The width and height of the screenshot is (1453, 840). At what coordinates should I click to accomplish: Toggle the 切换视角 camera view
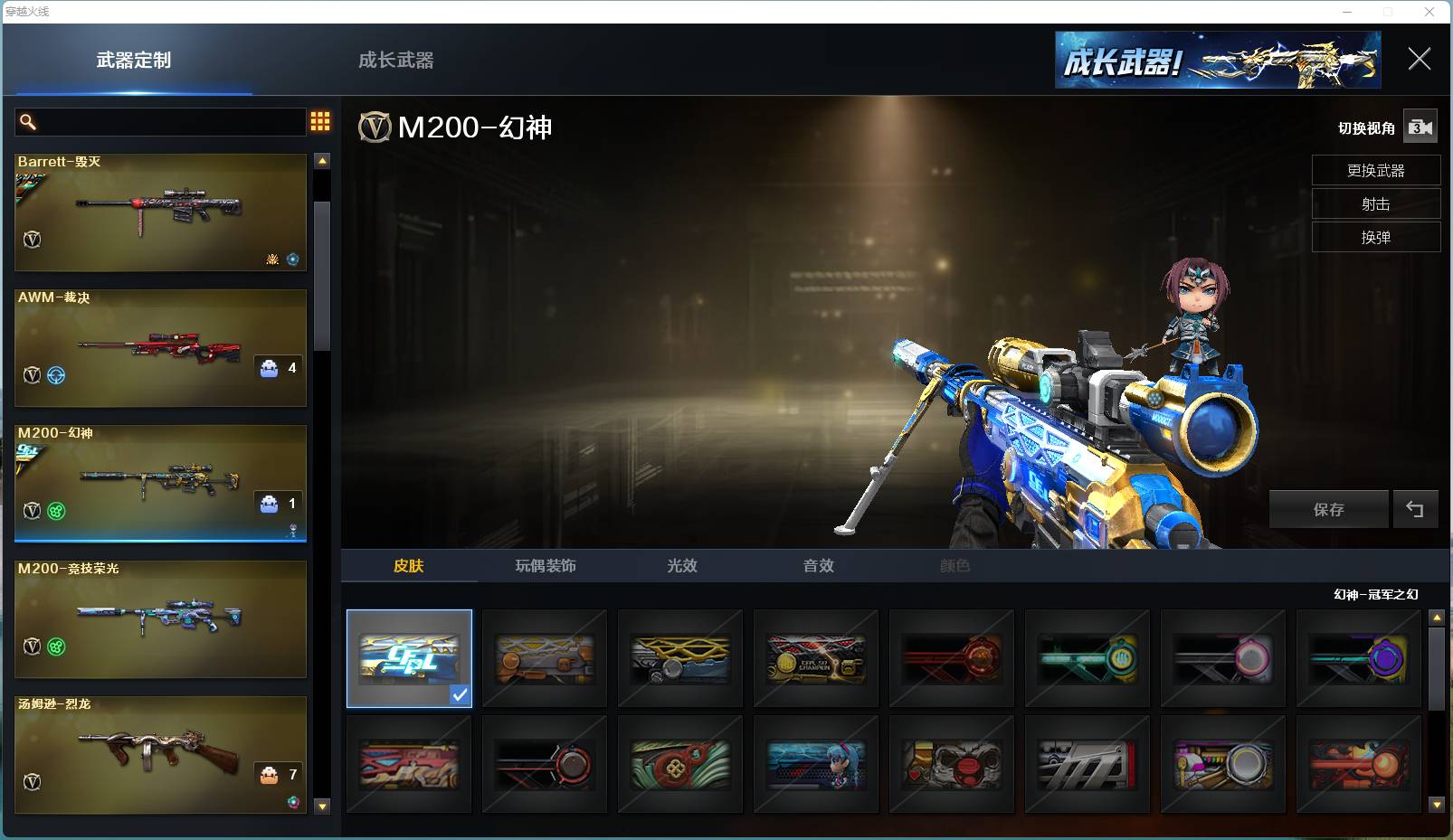click(1420, 127)
